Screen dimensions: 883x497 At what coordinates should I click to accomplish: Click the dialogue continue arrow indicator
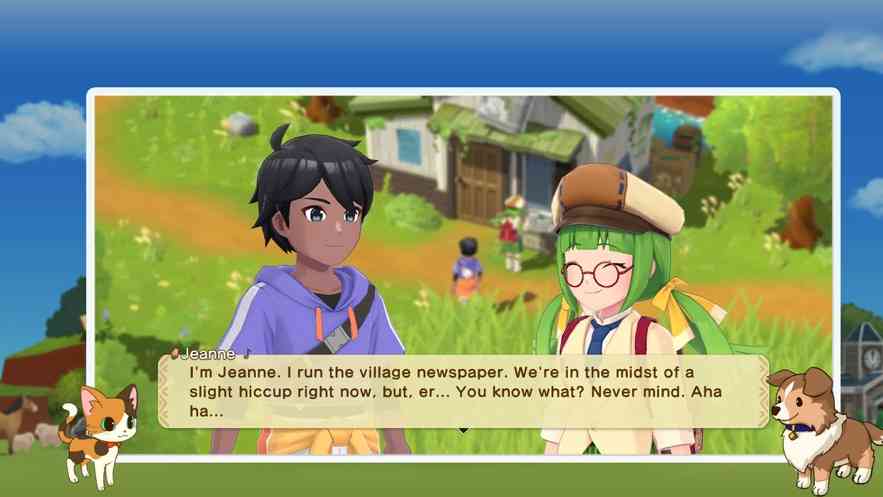[x=462, y=430]
